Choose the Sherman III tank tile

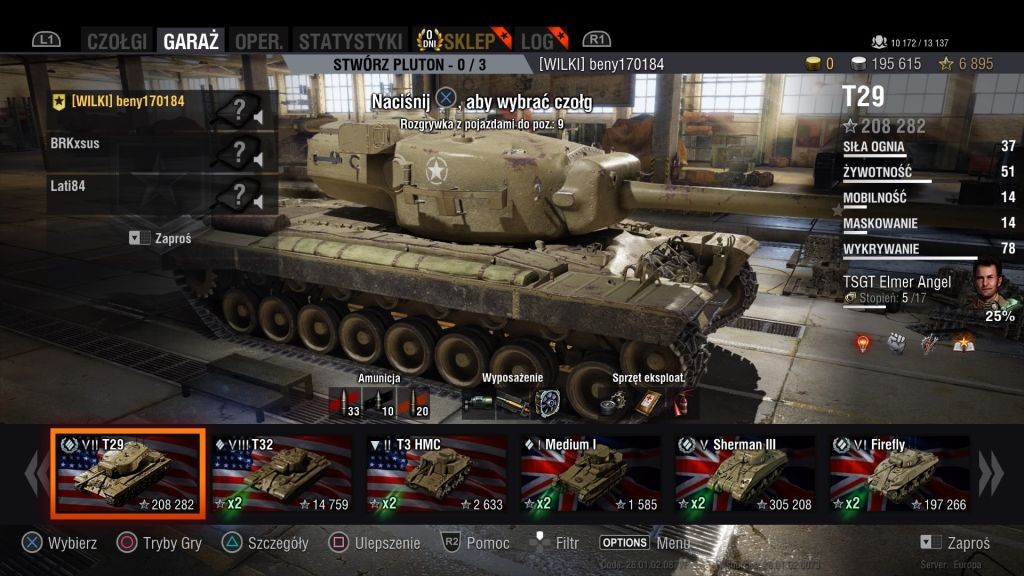pos(745,474)
